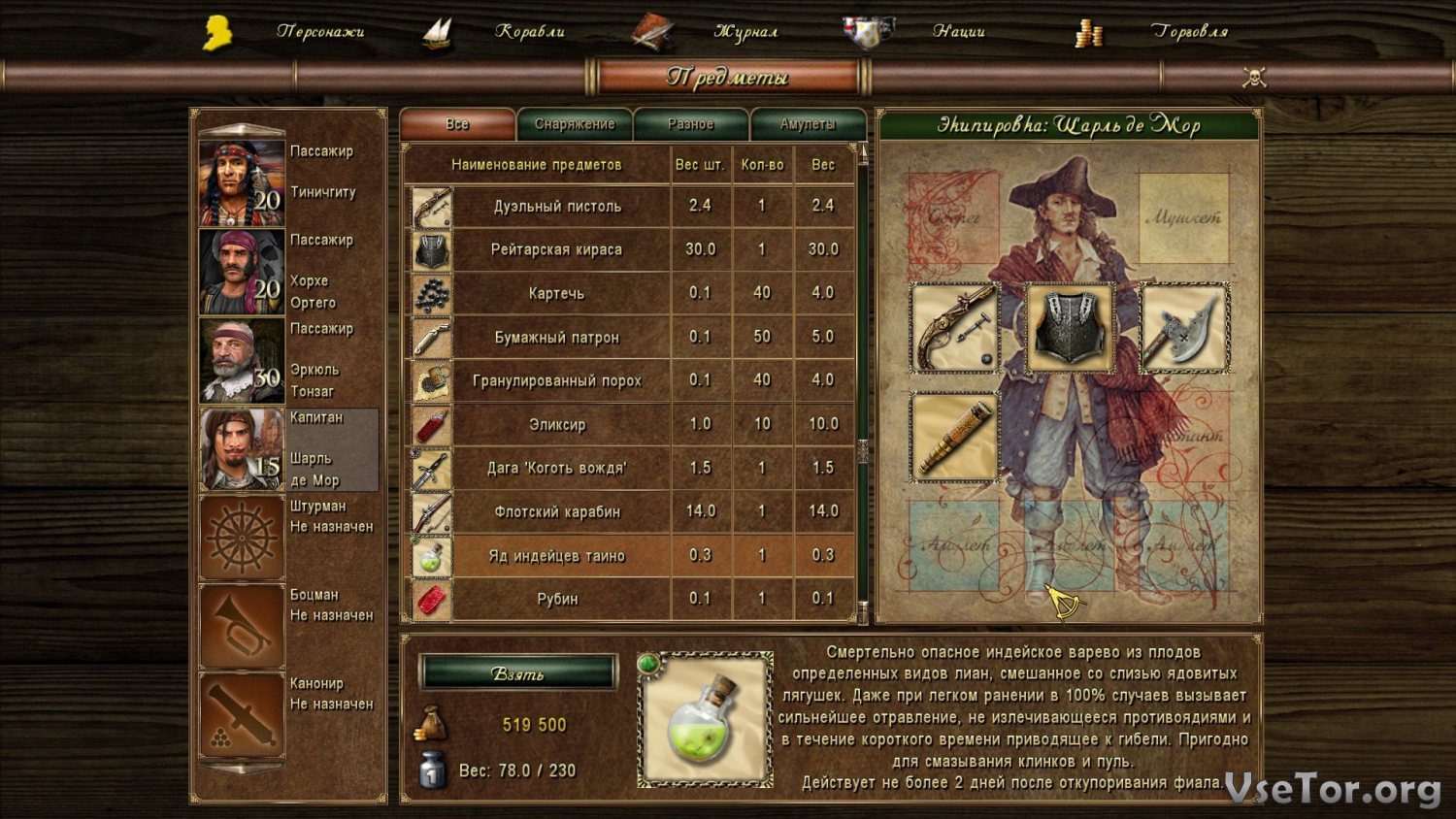Click the Взять button
Viewport: 1456px width, 819px height.
pos(518,672)
